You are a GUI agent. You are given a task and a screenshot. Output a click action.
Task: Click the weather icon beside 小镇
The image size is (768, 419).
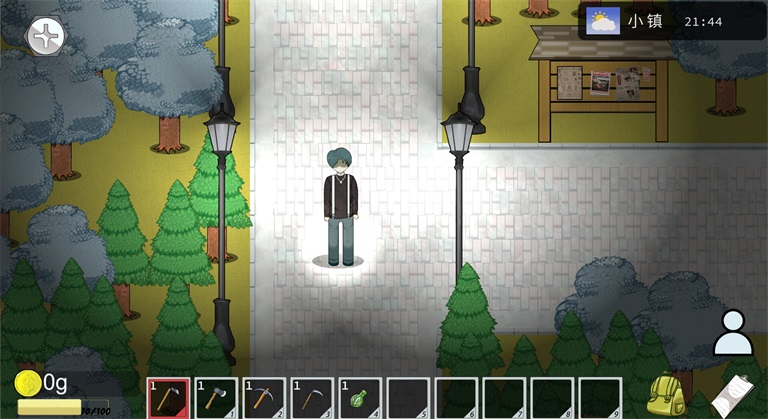tap(602, 21)
